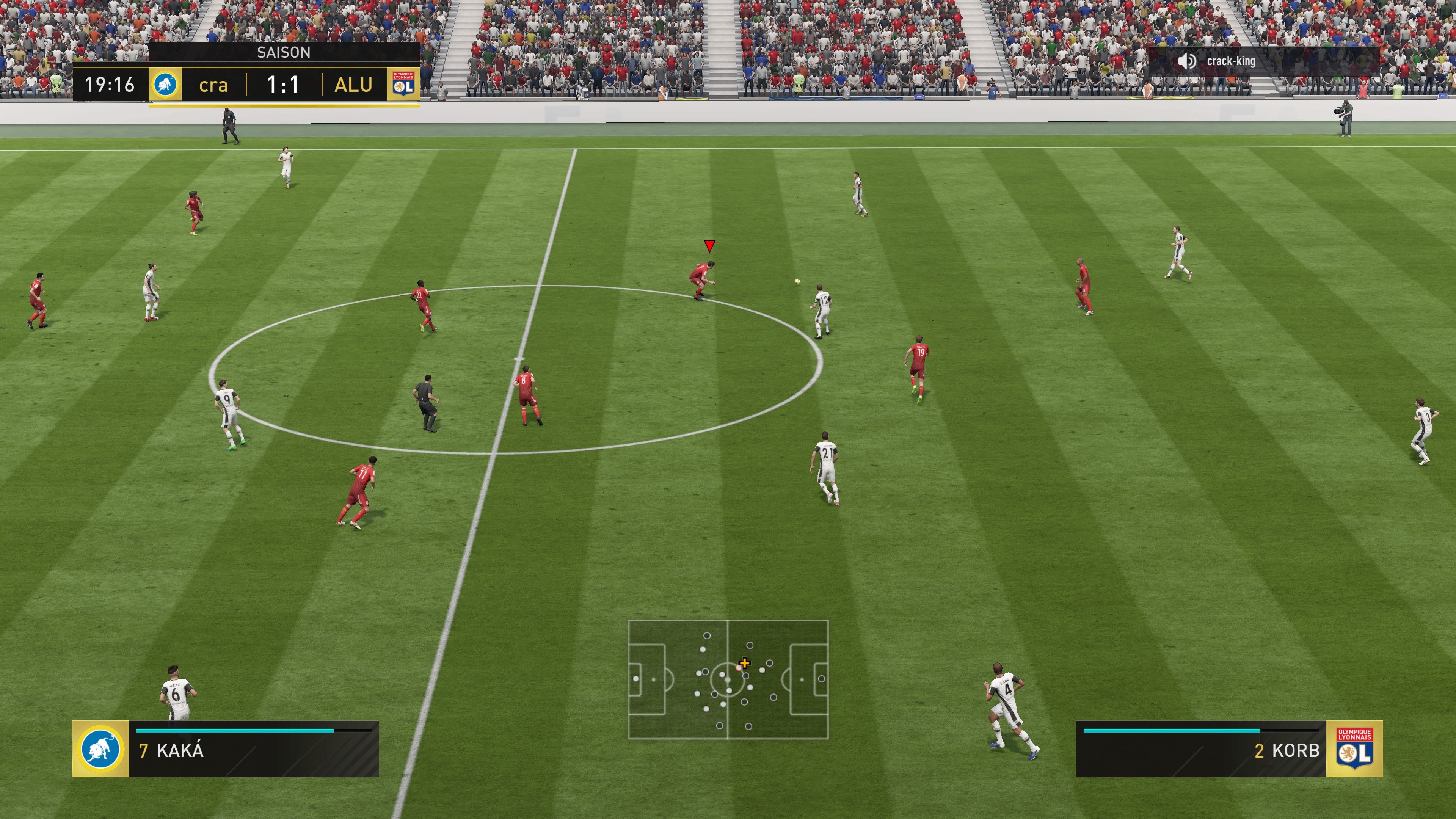Click the blue bull team crest on the scoreboard

tap(166, 85)
